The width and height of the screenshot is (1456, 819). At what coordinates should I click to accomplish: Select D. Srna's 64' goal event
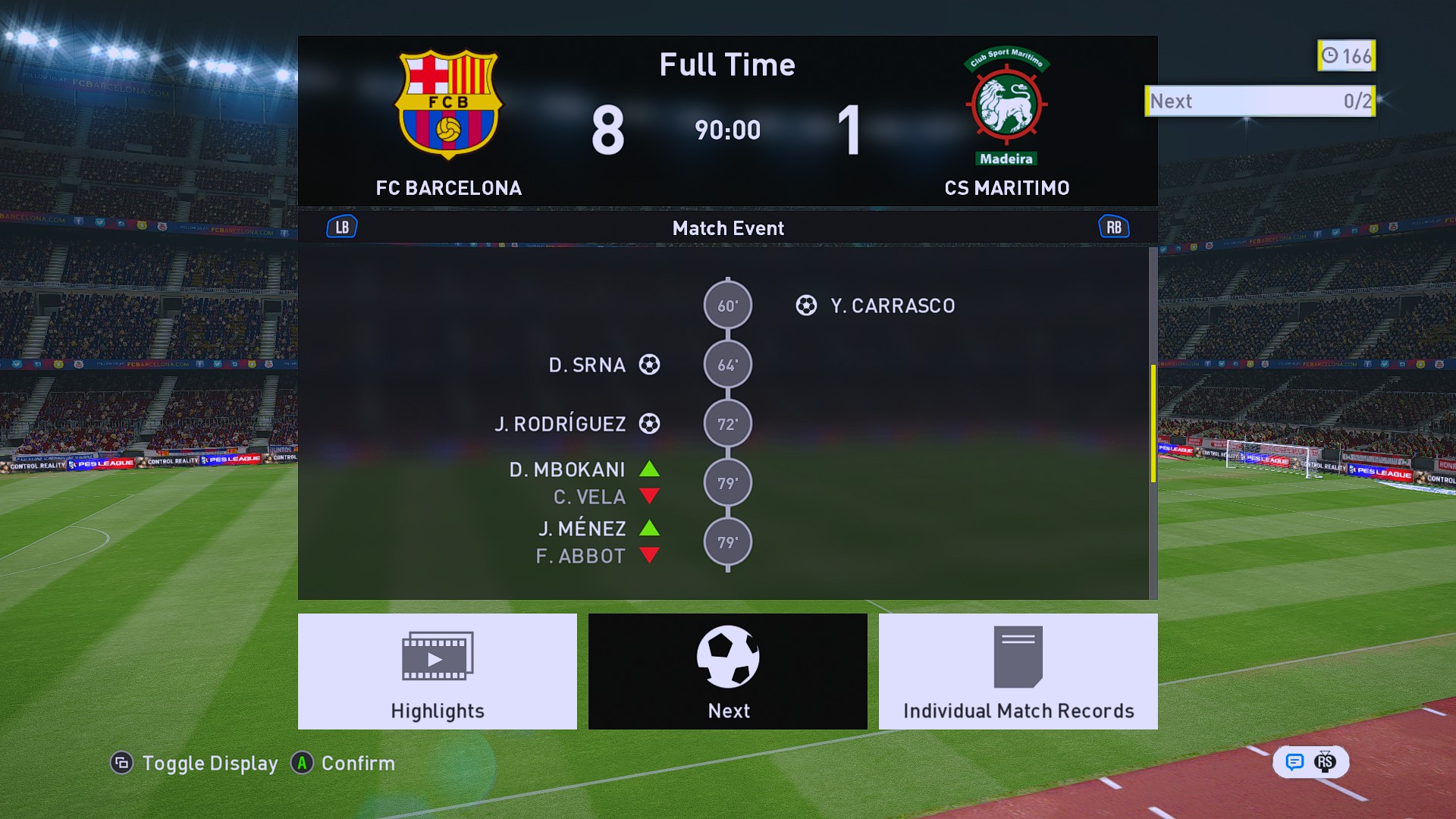point(588,365)
